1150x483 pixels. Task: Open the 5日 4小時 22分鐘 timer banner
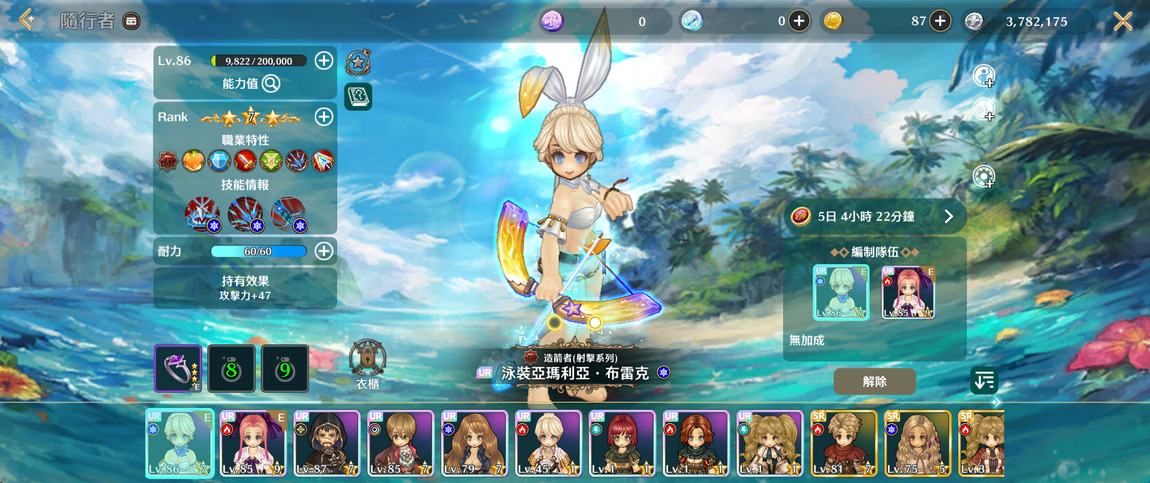coord(874,216)
